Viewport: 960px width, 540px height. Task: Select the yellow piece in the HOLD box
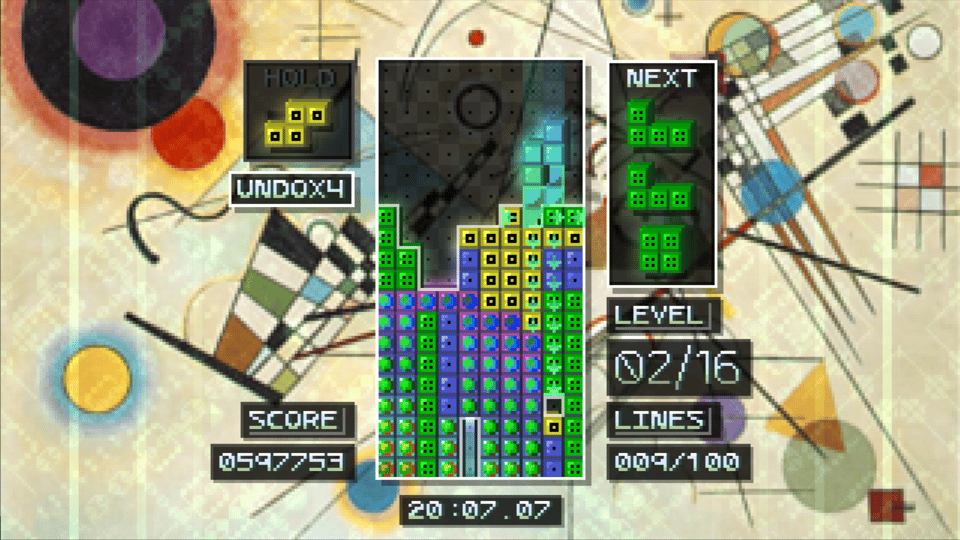pyautogui.click(x=296, y=122)
